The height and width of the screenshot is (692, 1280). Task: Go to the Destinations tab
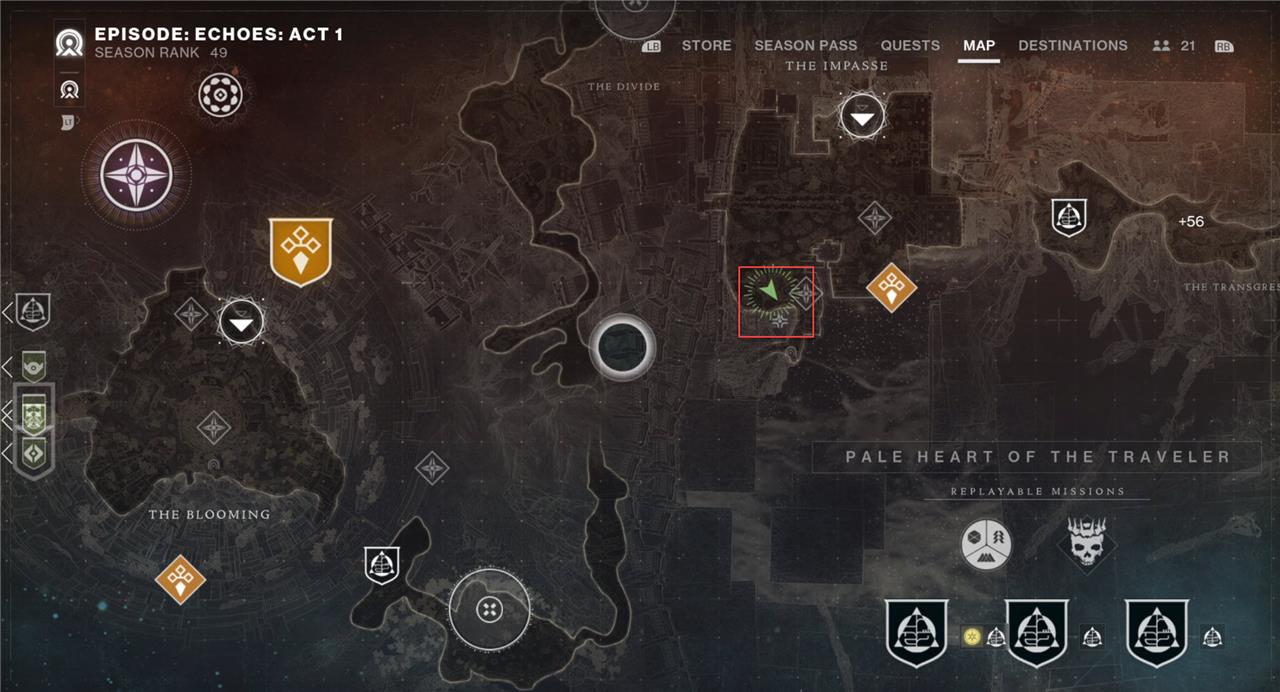tap(1072, 45)
